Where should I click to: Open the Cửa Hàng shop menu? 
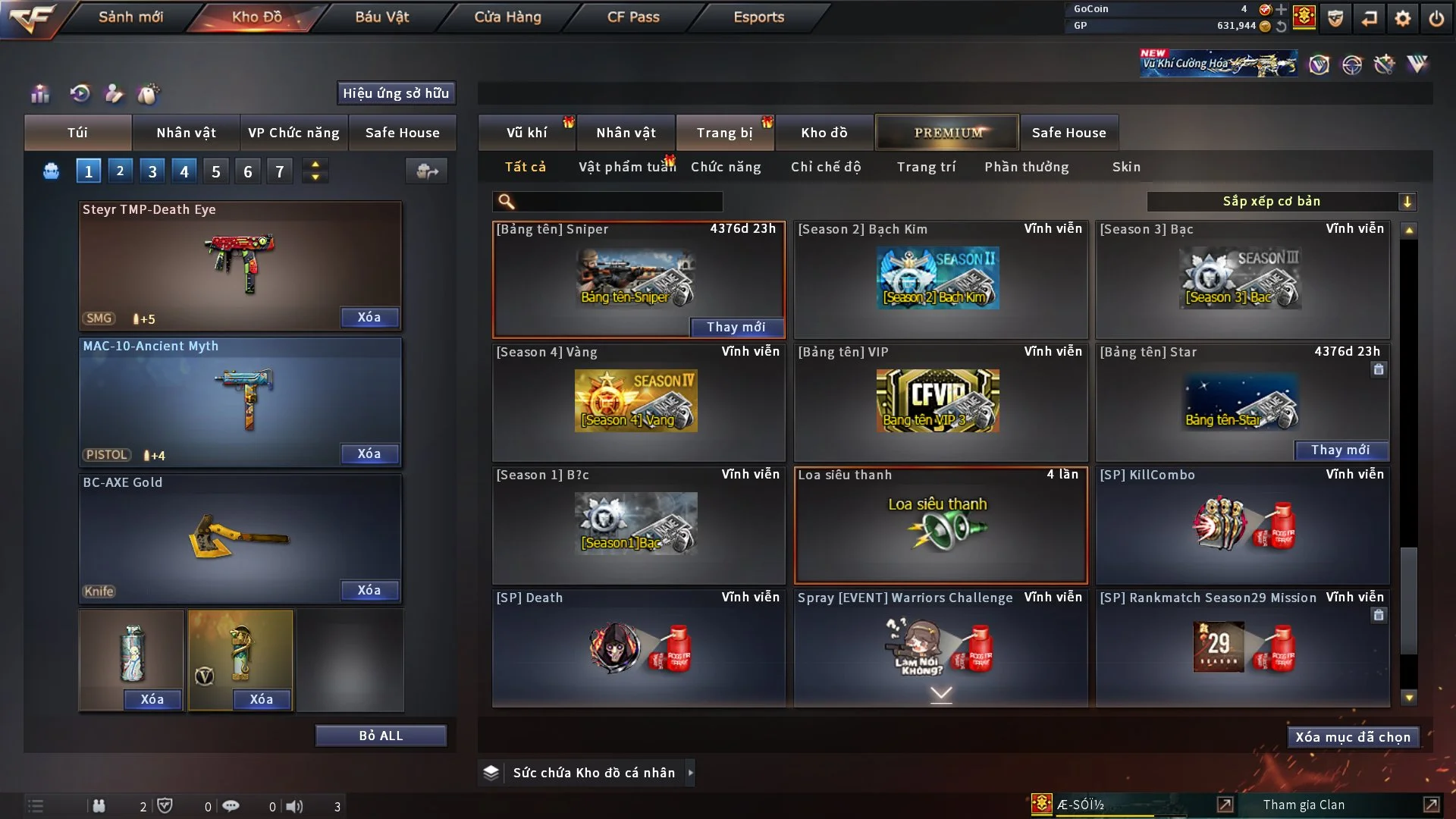point(507,17)
